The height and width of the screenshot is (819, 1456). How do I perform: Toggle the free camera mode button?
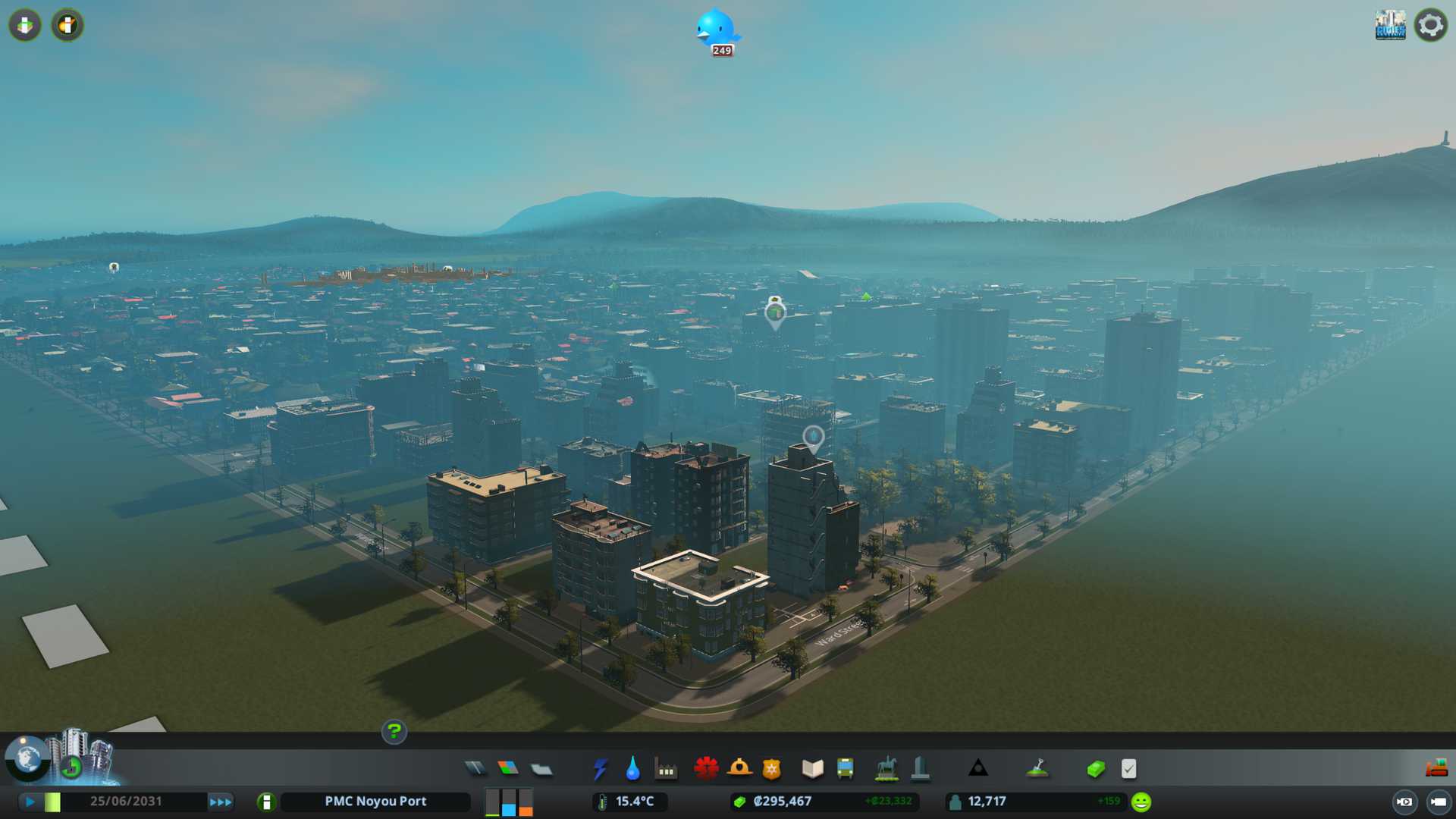coord(1438,802)
